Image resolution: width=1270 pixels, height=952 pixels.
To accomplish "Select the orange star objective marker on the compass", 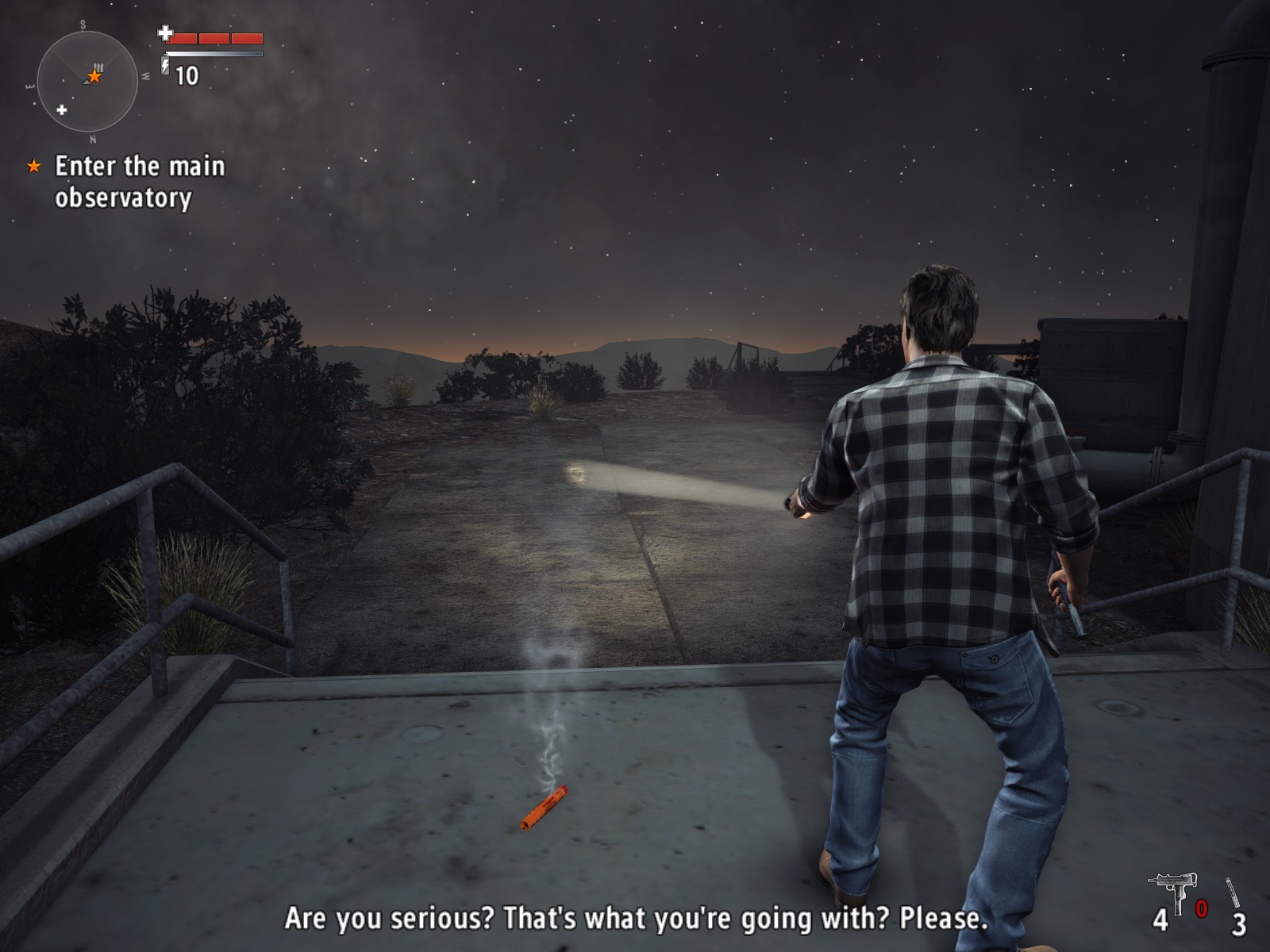I will pos(94,76).
